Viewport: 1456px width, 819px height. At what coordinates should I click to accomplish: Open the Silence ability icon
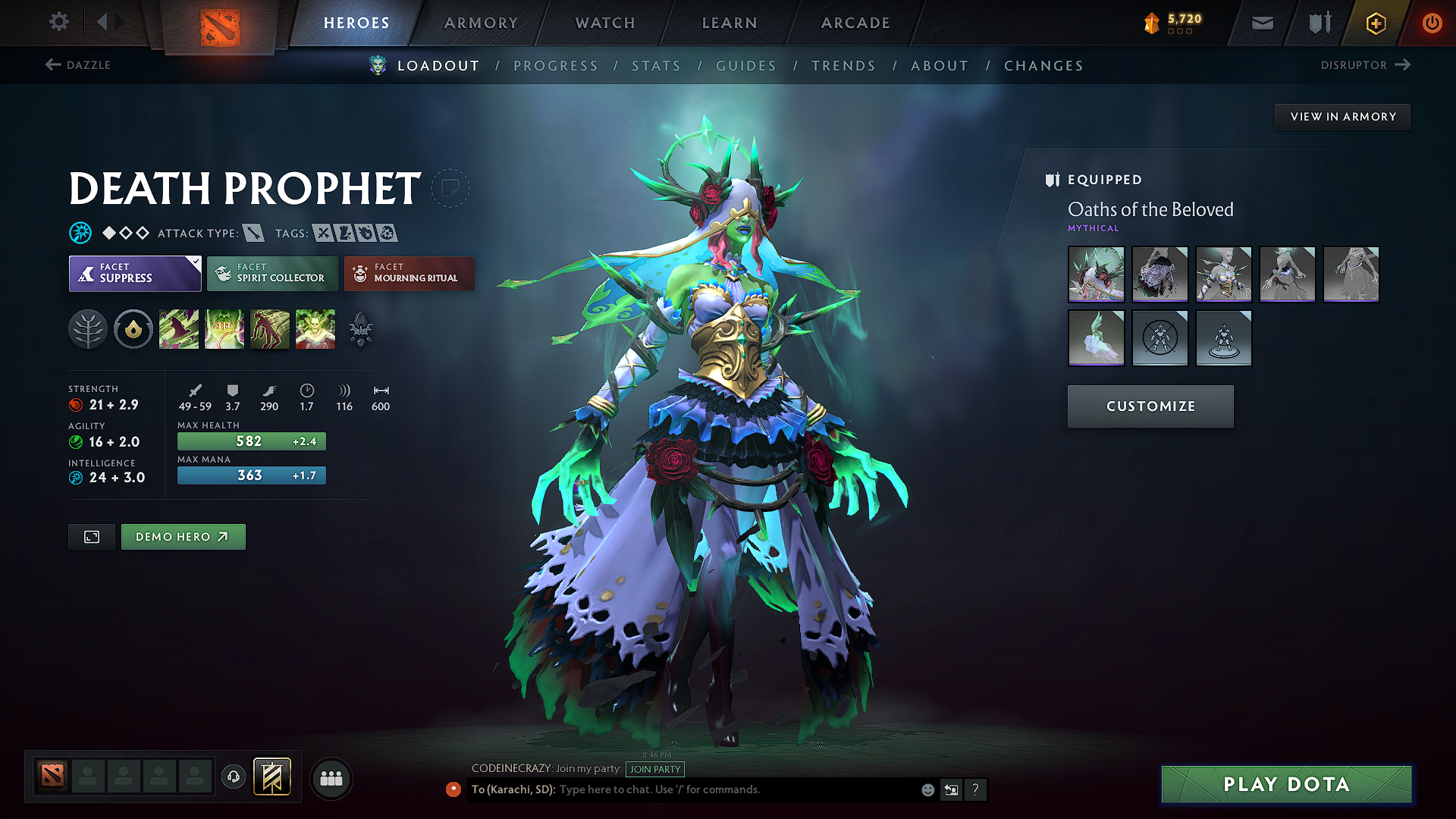click(x=224, y=328)
